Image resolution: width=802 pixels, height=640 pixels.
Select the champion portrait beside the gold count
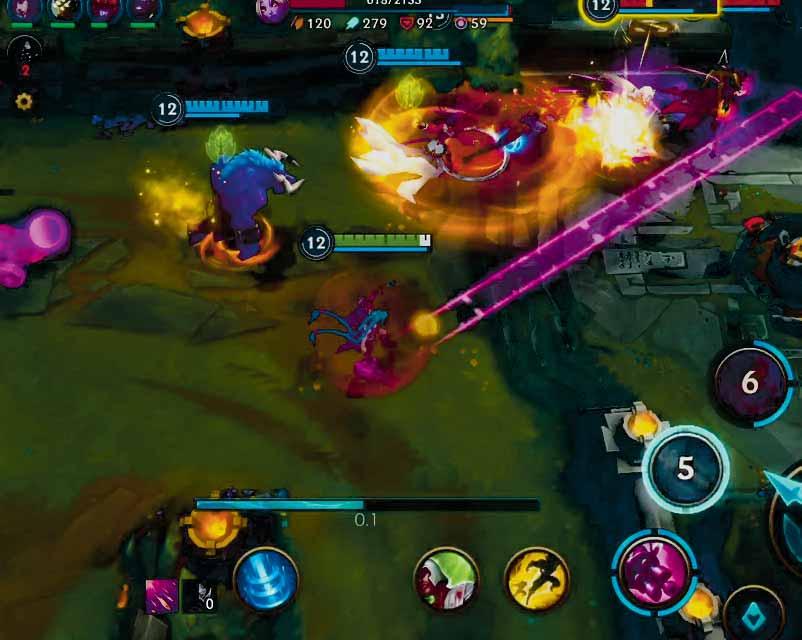(x=271, y=9)
